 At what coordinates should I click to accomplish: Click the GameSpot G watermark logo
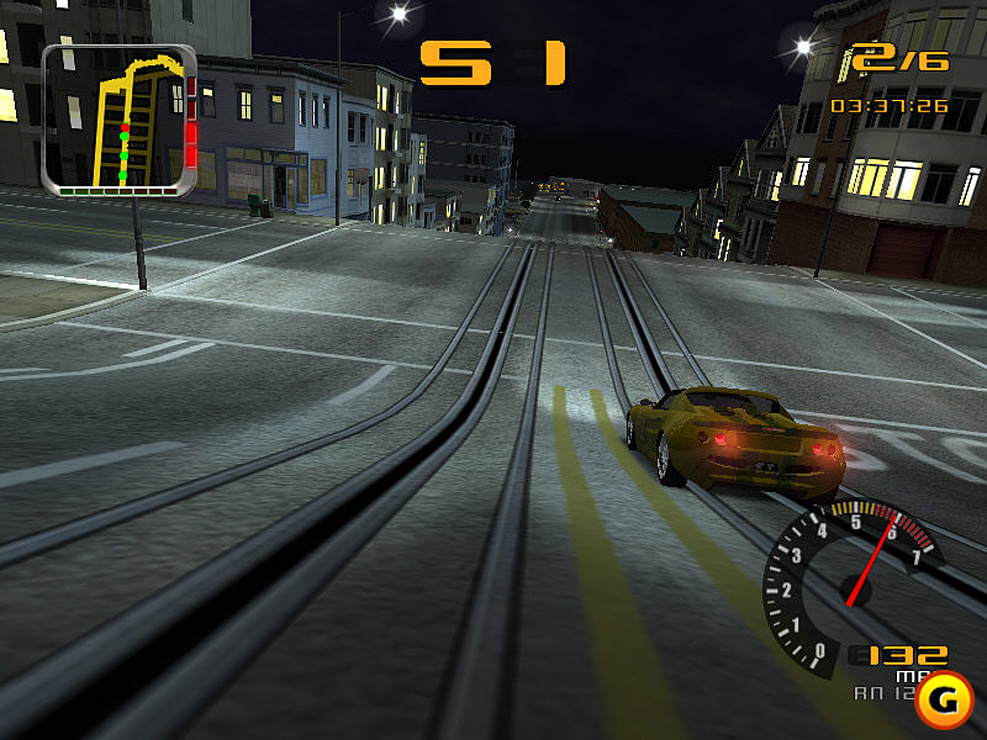[943, 699]
